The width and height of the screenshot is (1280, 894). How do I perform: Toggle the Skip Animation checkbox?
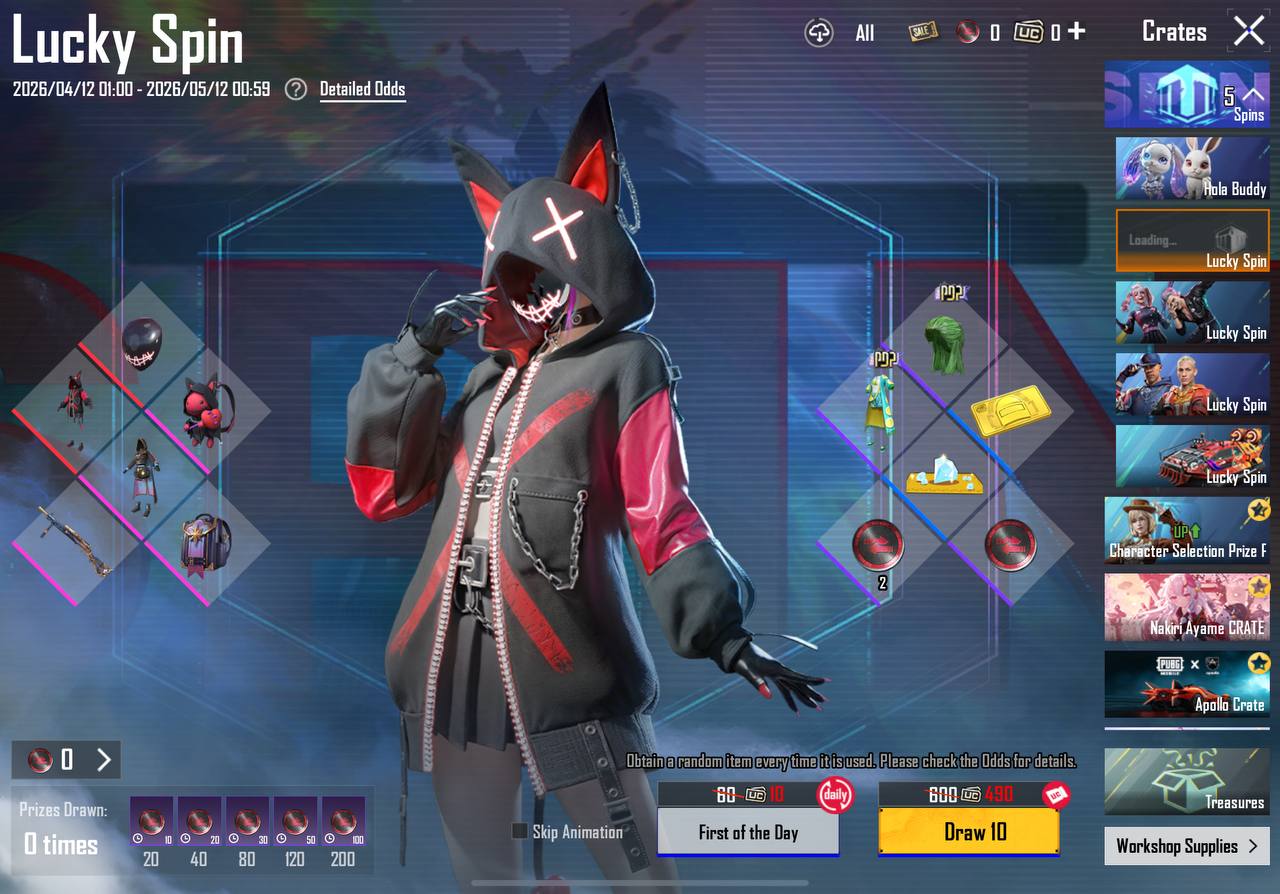point(519,831)
